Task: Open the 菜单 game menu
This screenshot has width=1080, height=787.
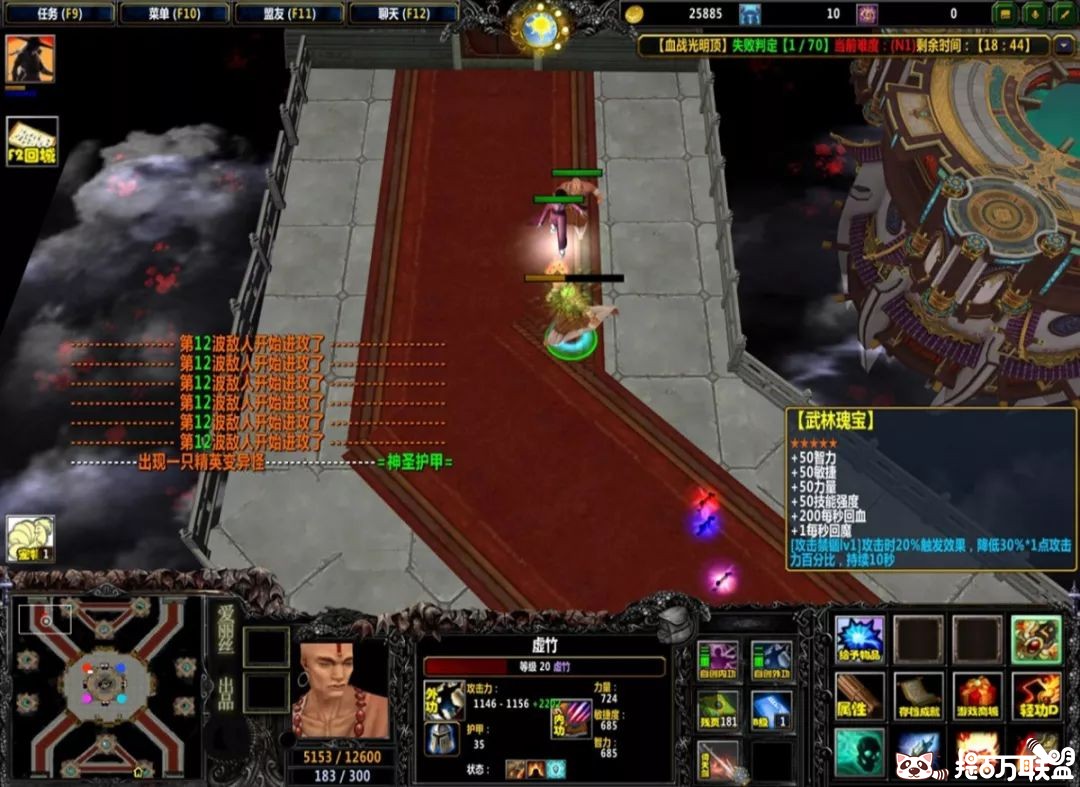Action: pyautogui.click(x=174, y=14)
